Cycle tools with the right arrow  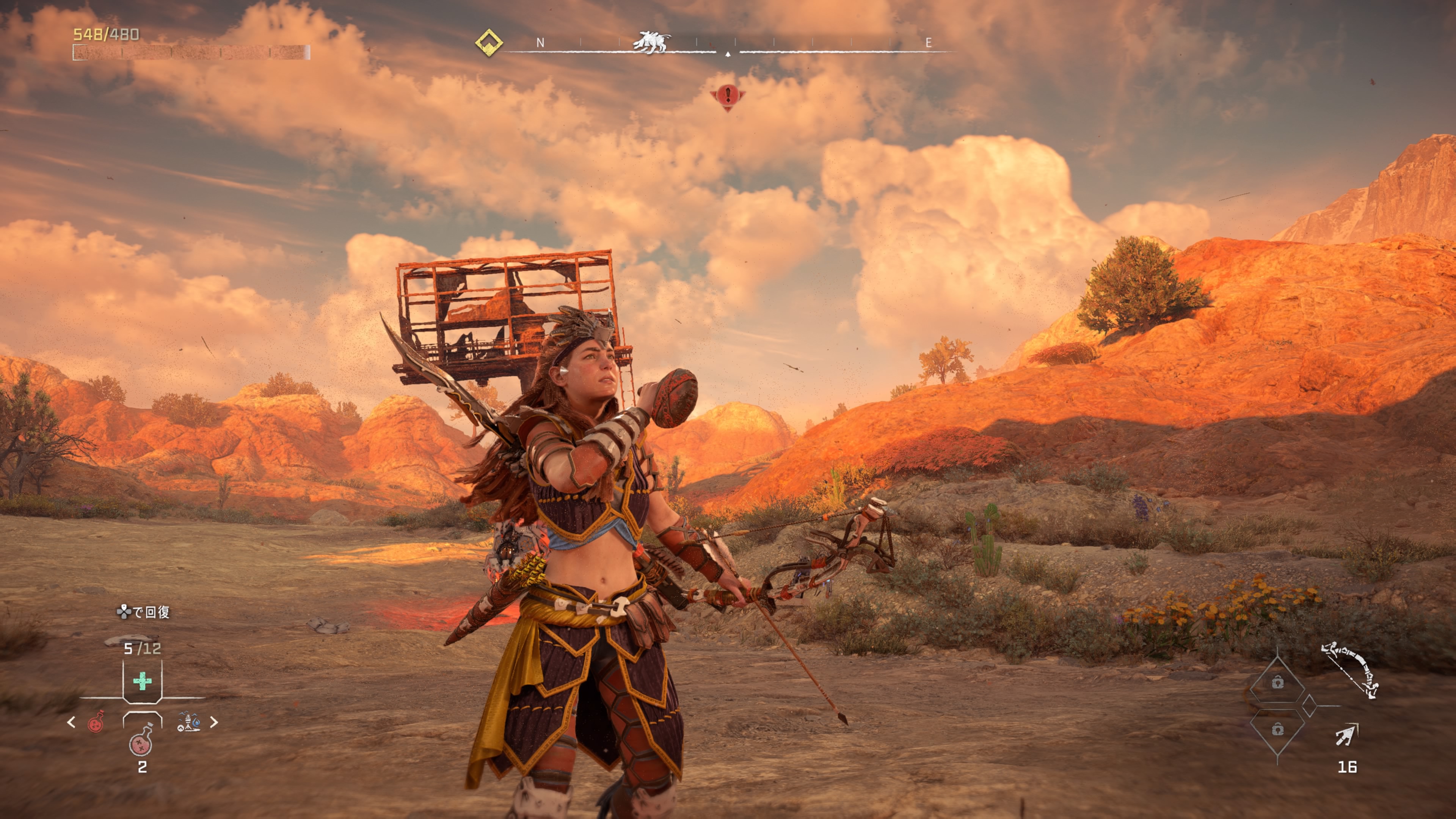coord(214,722)
